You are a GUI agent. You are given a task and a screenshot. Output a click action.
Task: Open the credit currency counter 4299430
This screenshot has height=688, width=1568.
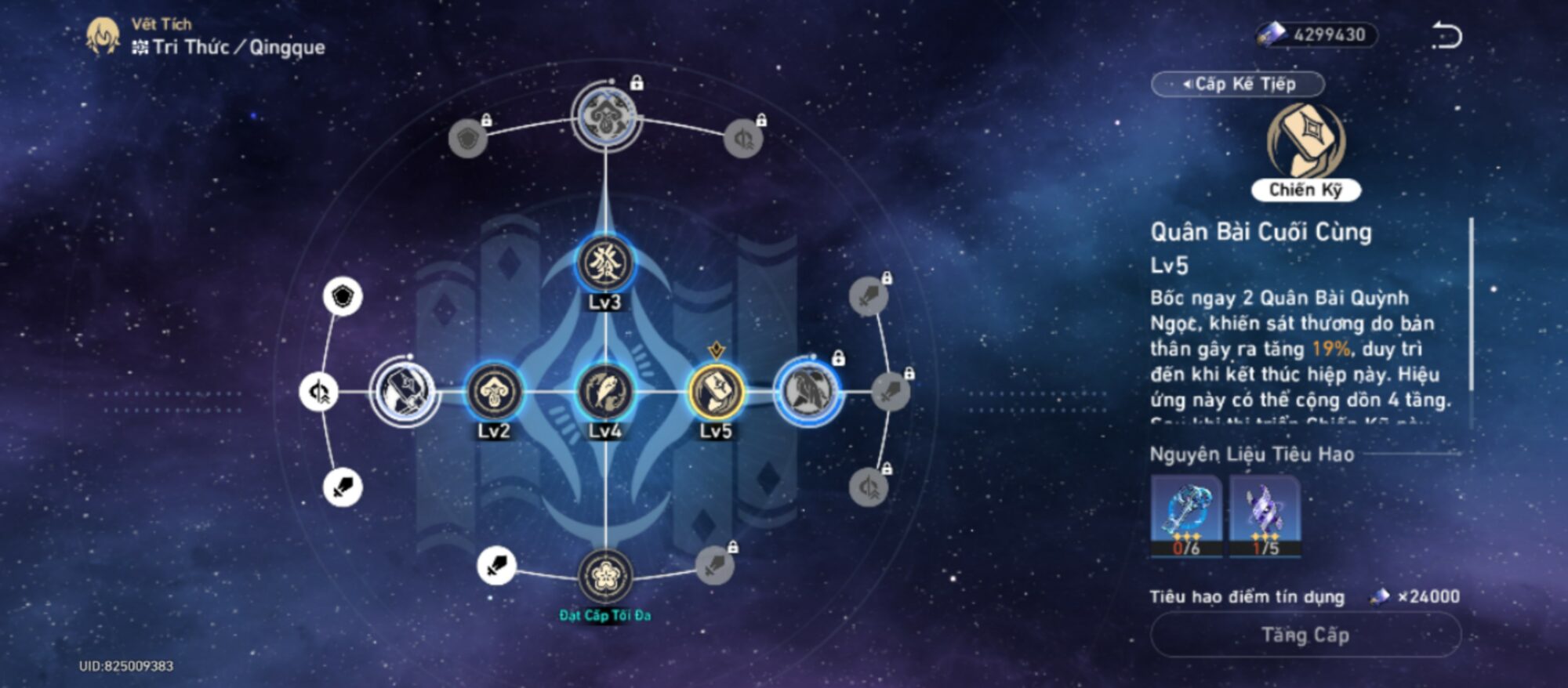1317,35
